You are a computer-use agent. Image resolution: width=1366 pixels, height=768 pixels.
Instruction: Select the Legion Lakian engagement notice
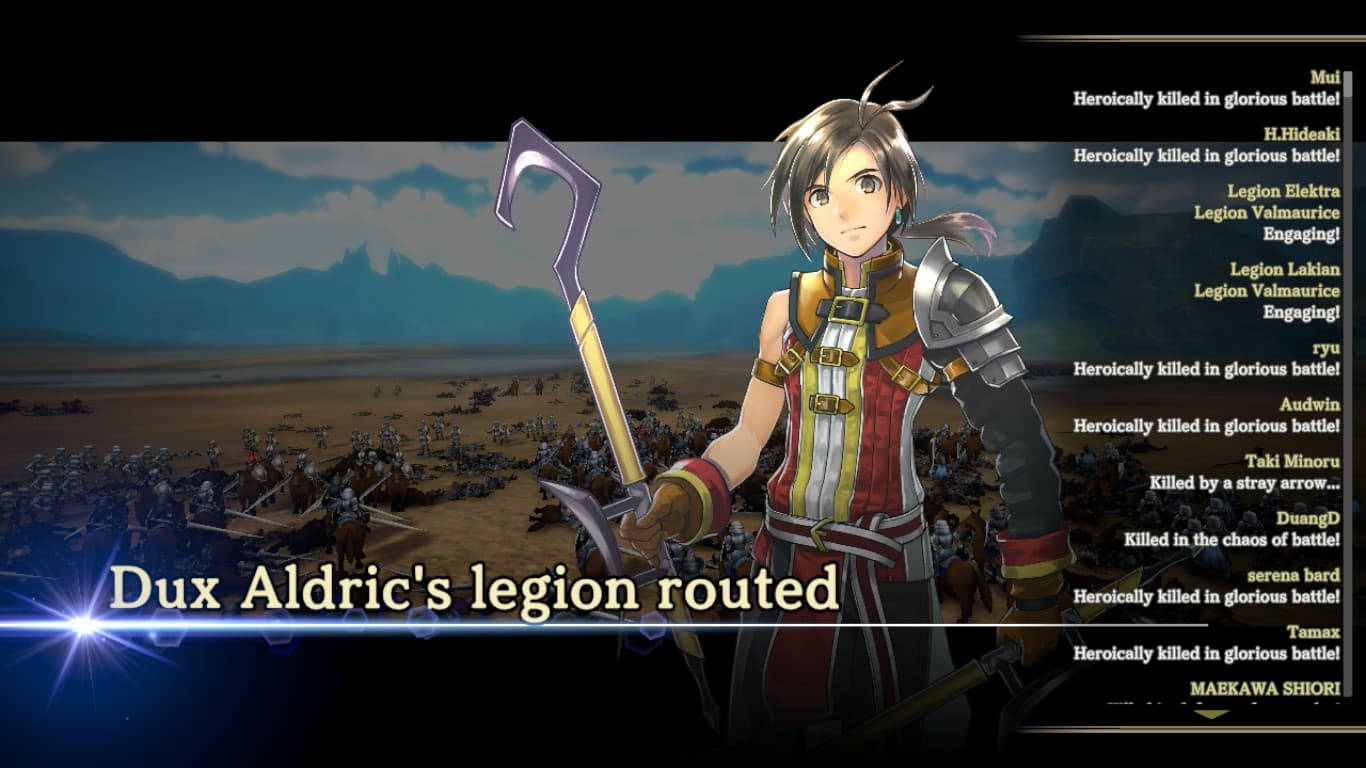tap(1230, 290)
